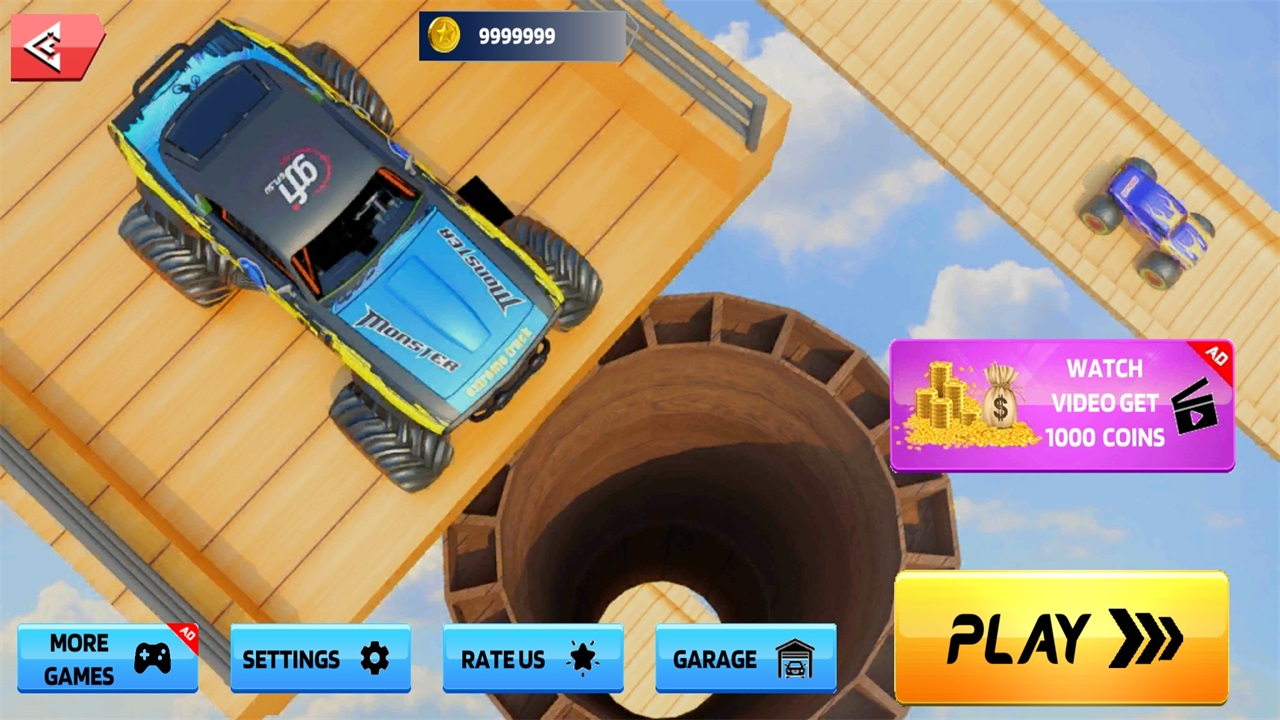1280x720 pixels.
Task: Open the Garage
Action: coord(745,658)
